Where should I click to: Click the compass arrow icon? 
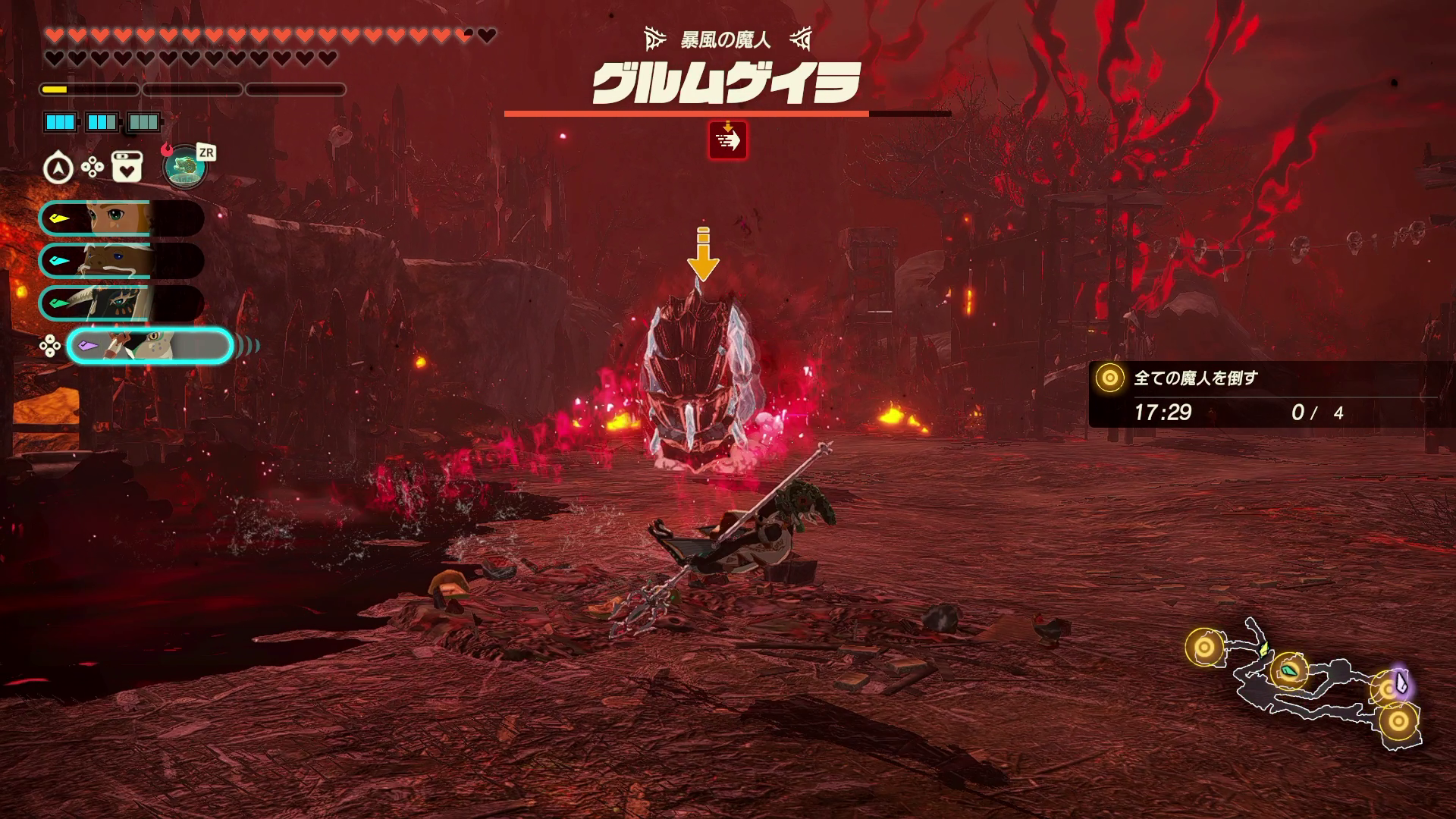(58, 168)
